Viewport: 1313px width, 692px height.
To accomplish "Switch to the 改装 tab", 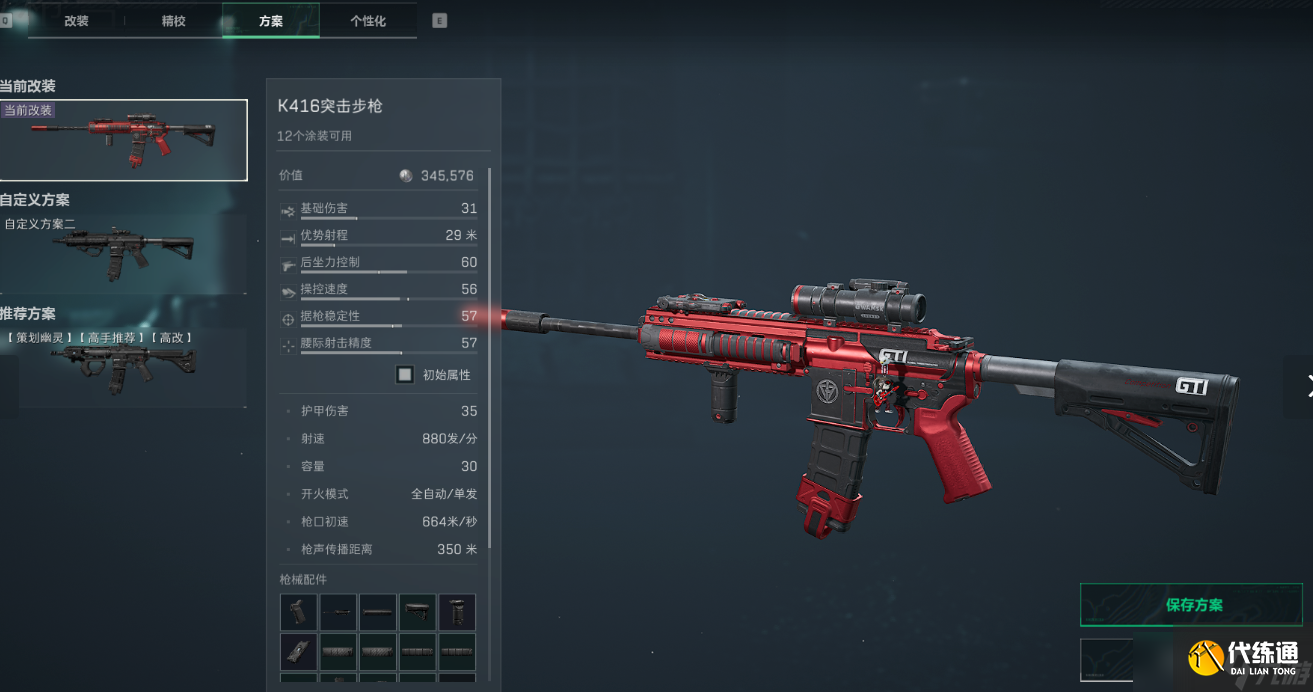I will [77, 21].
